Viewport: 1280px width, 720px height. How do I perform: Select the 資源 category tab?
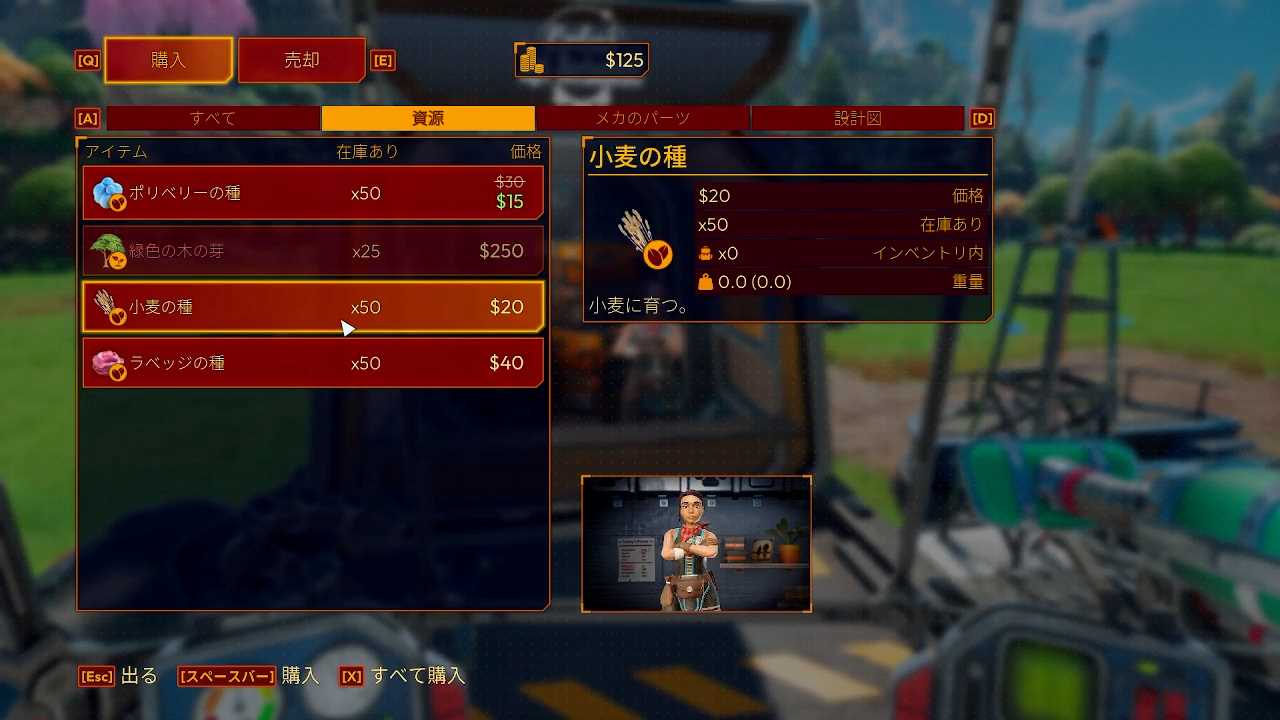[428, 118]
